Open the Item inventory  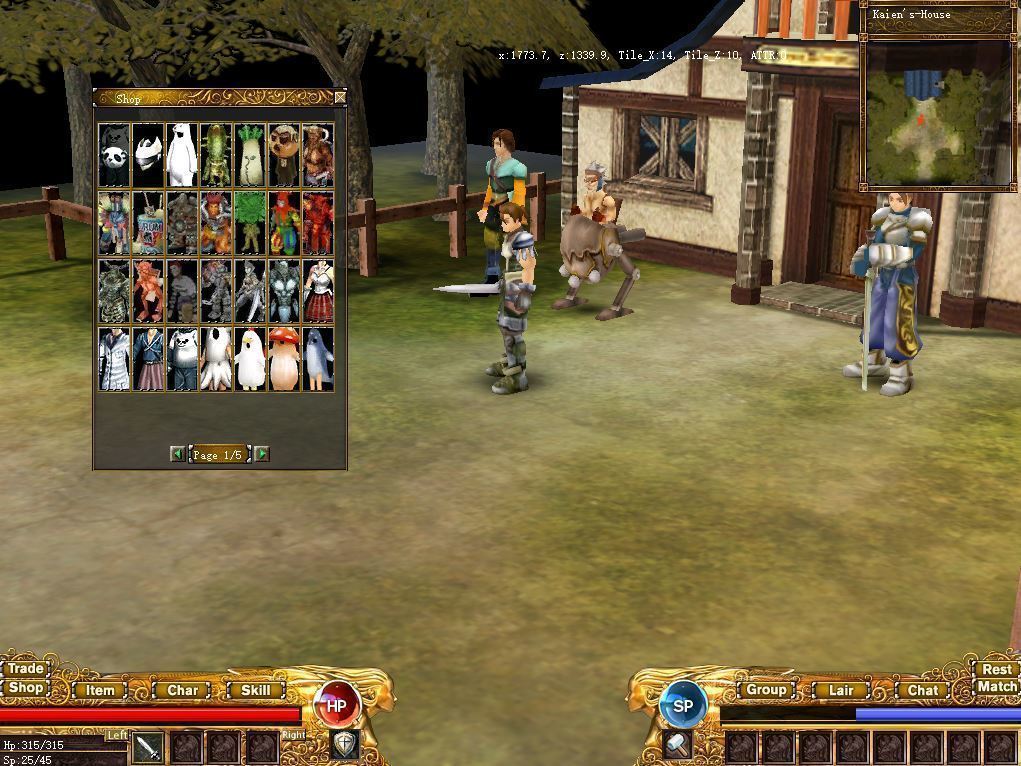click(x=100, y=690)
